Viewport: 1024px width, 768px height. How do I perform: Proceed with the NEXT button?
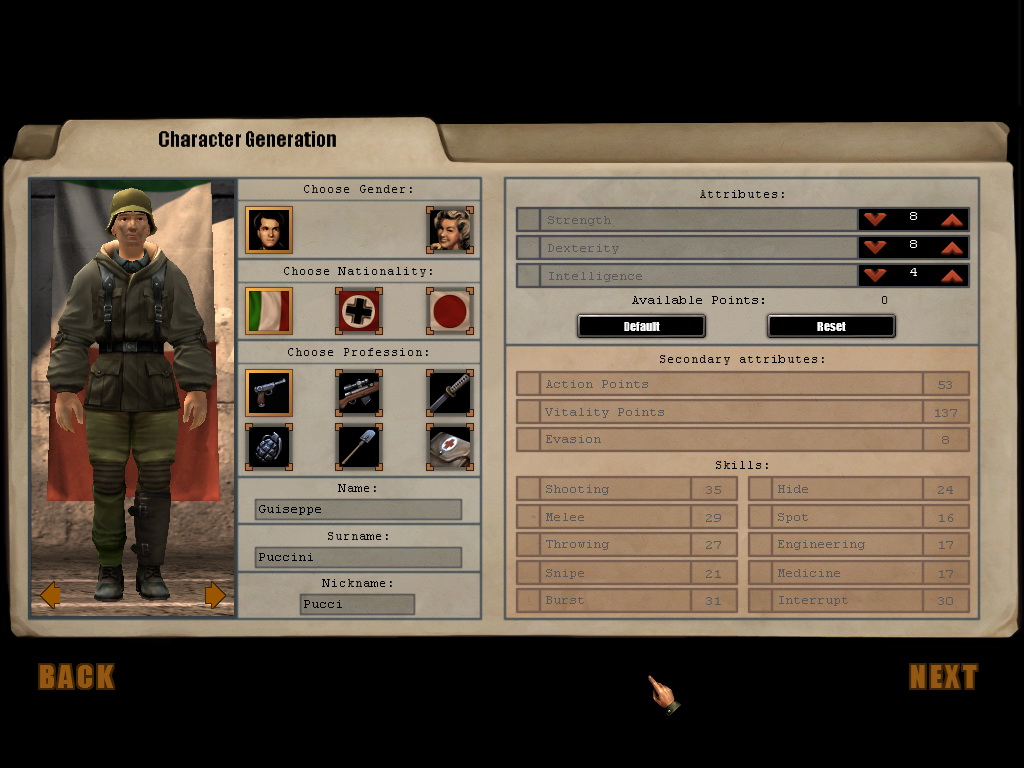943,677
